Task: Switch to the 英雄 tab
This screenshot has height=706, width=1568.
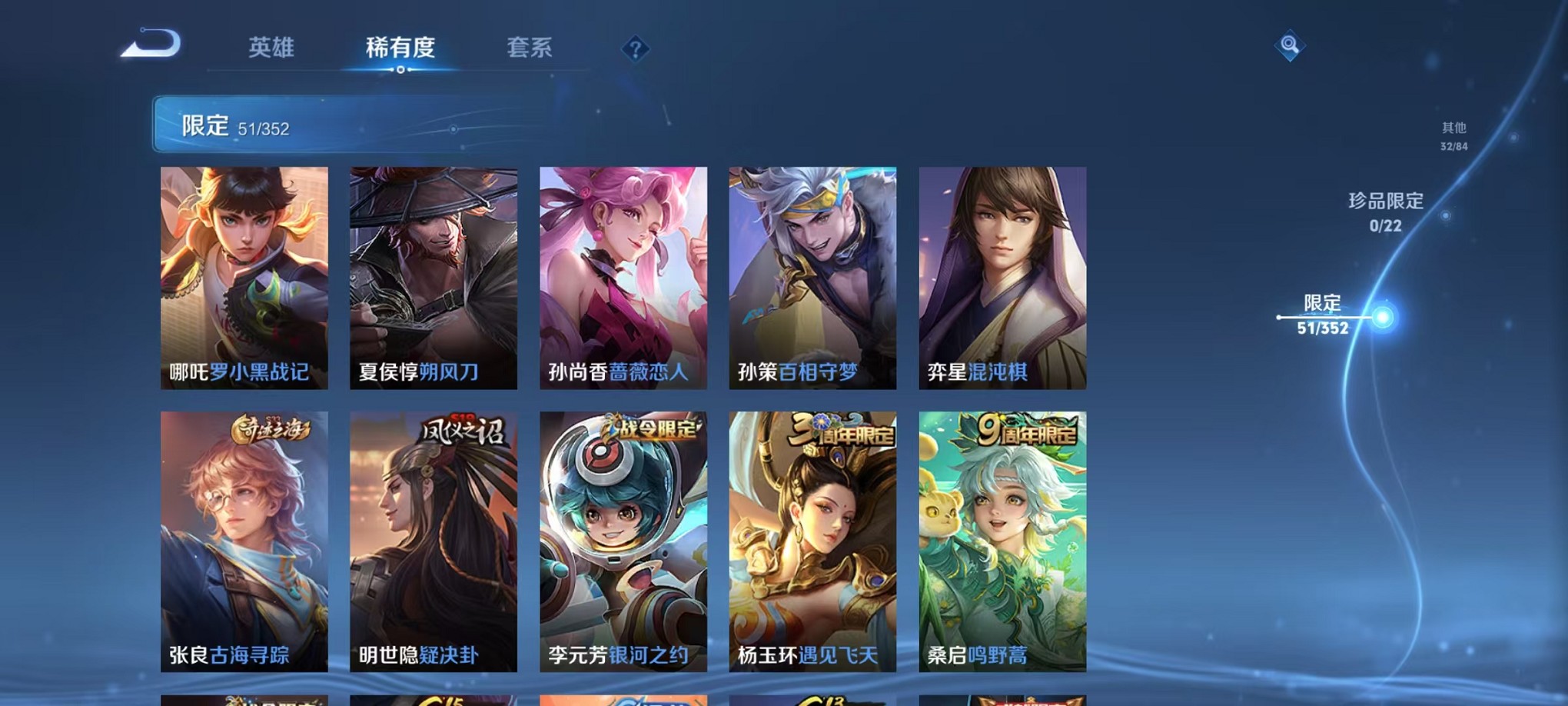Action: [x=269, y=48]
